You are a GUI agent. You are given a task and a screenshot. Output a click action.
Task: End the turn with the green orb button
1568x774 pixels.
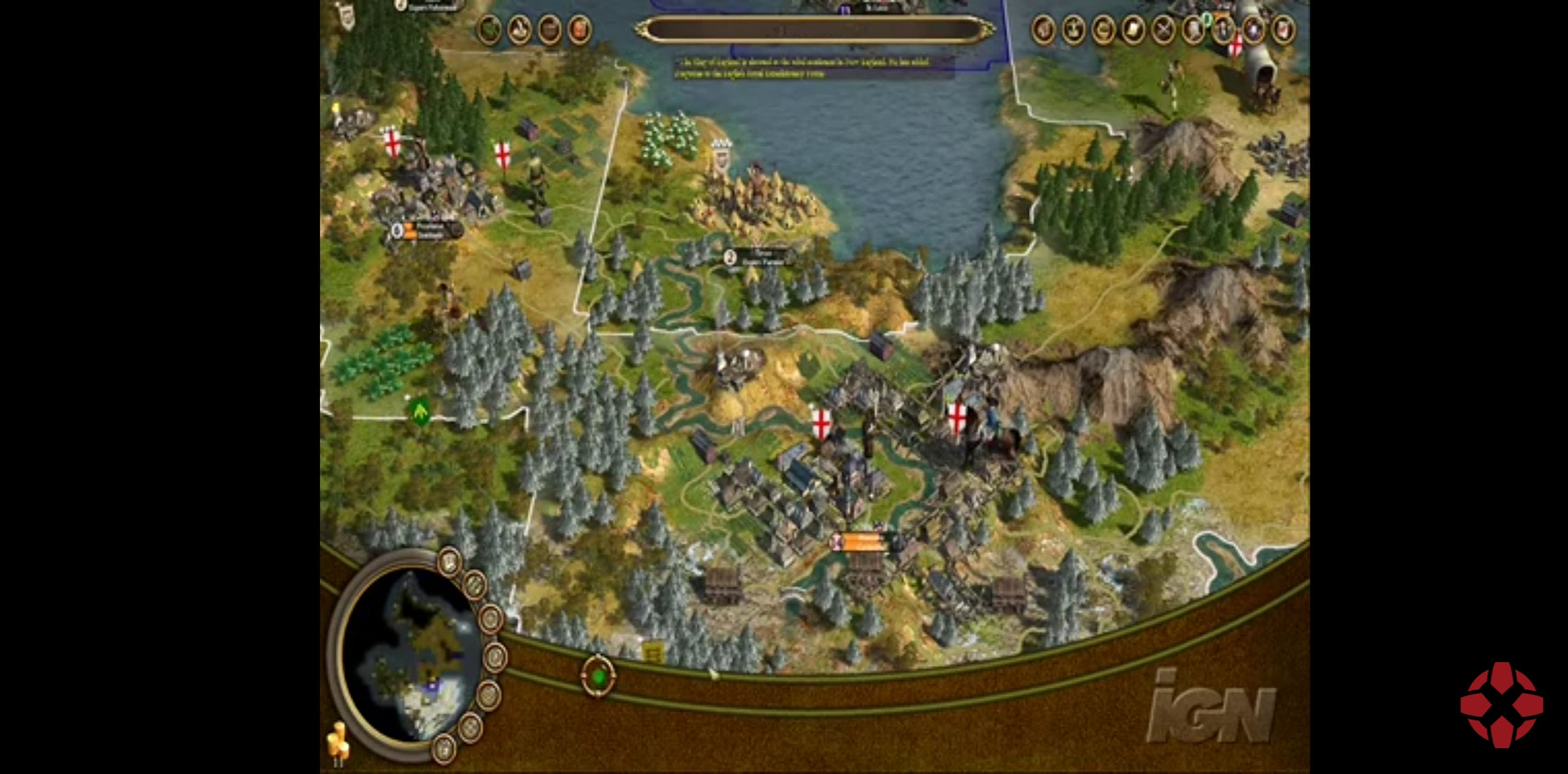pyautogui.click(x=599, y=676)
